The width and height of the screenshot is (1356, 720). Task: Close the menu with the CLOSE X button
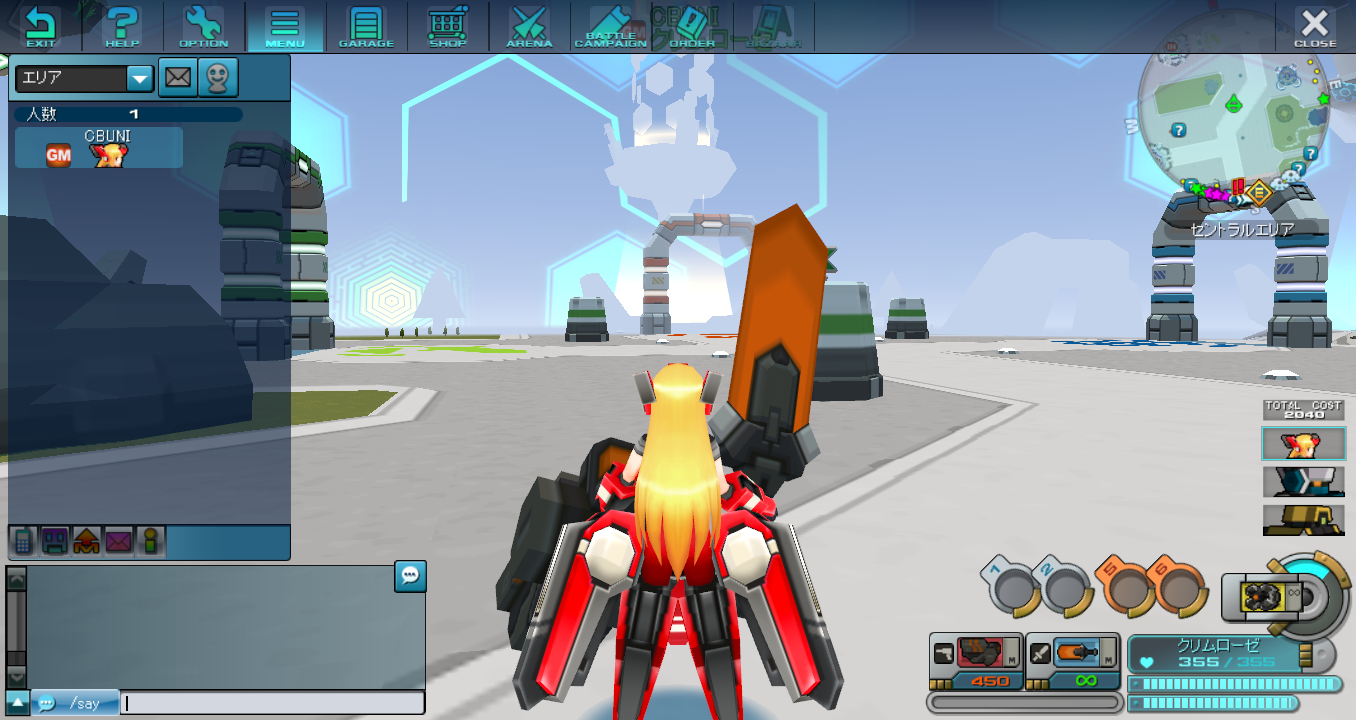click(x=1314, y=27)
